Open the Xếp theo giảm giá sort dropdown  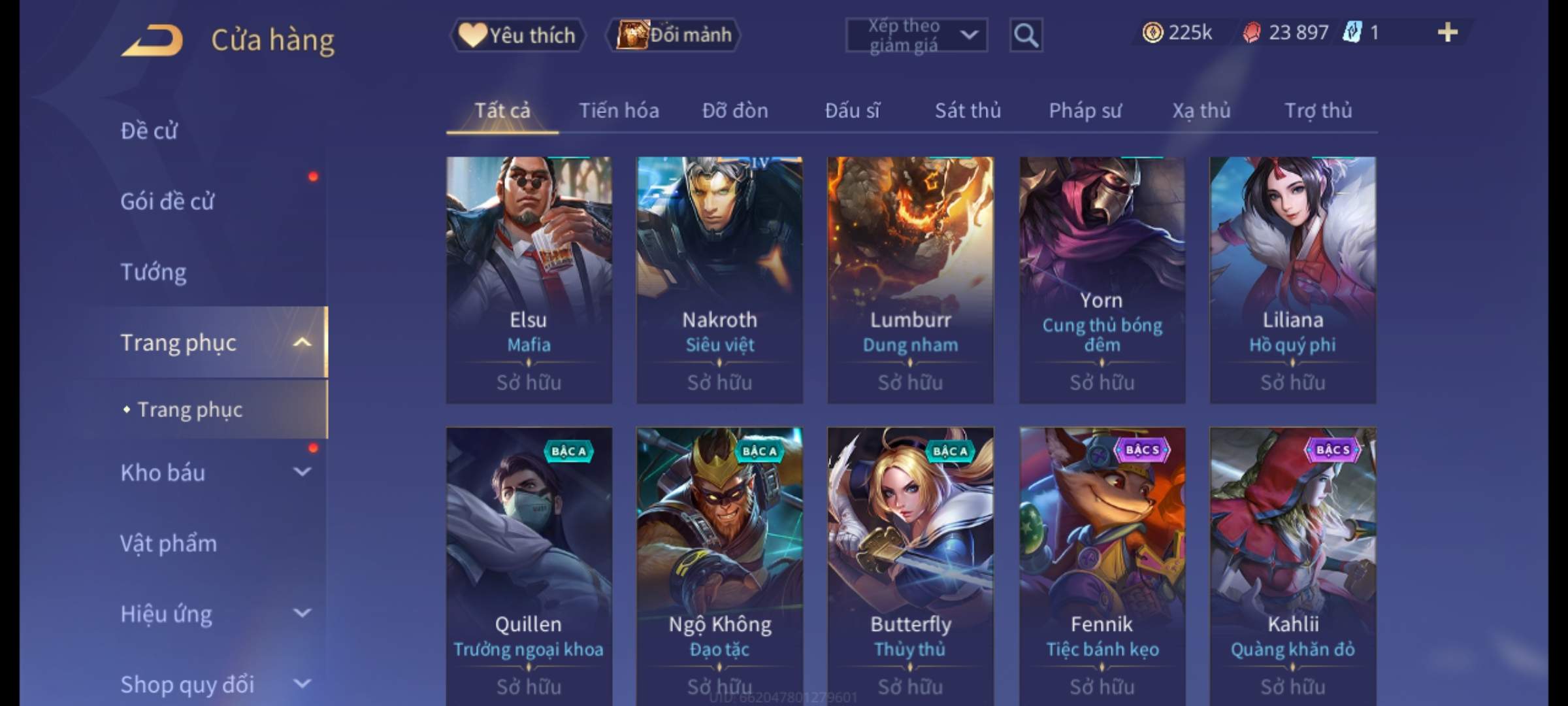[916, 35]
